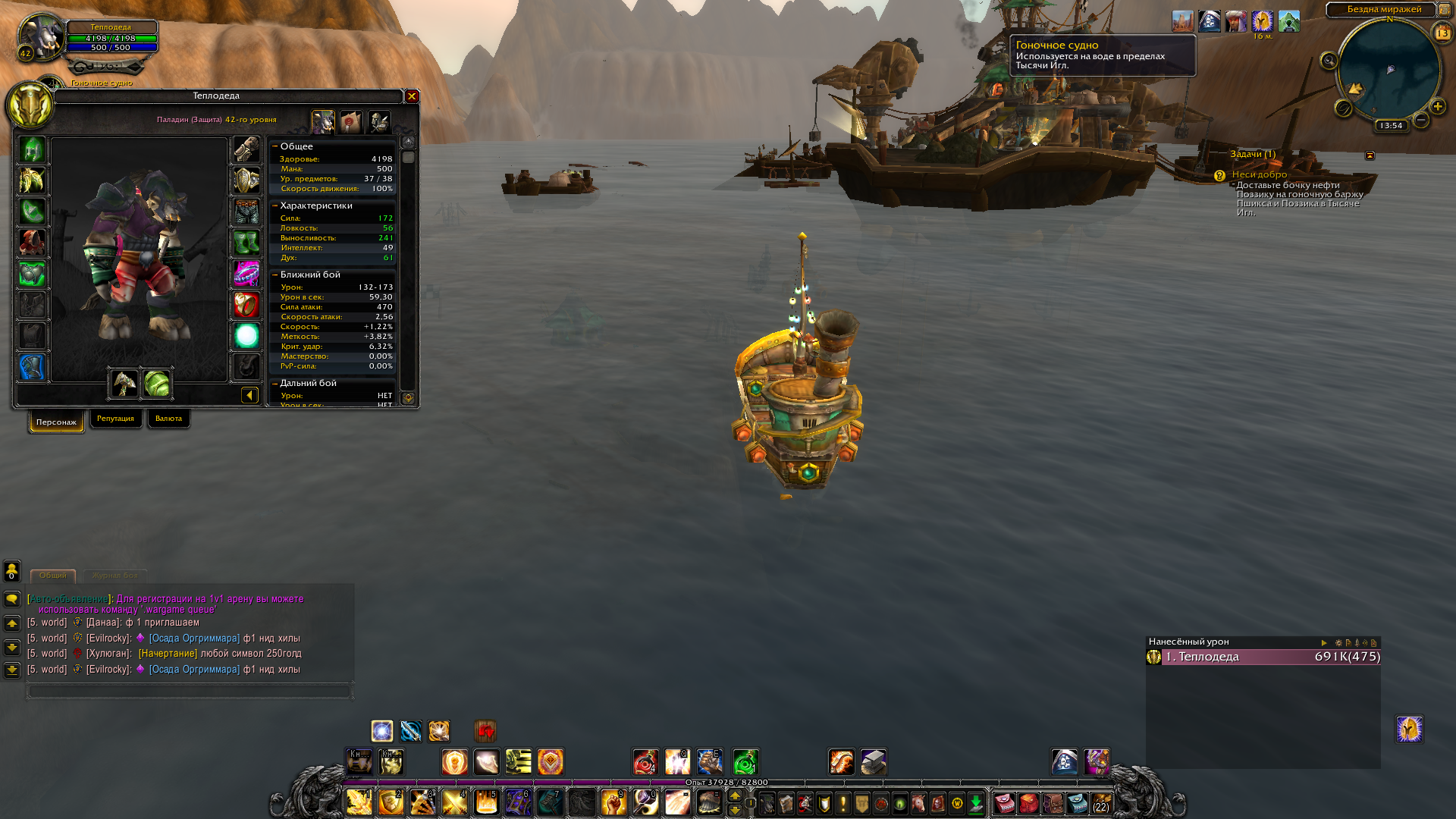Switch to the Репутация tab

115,419
